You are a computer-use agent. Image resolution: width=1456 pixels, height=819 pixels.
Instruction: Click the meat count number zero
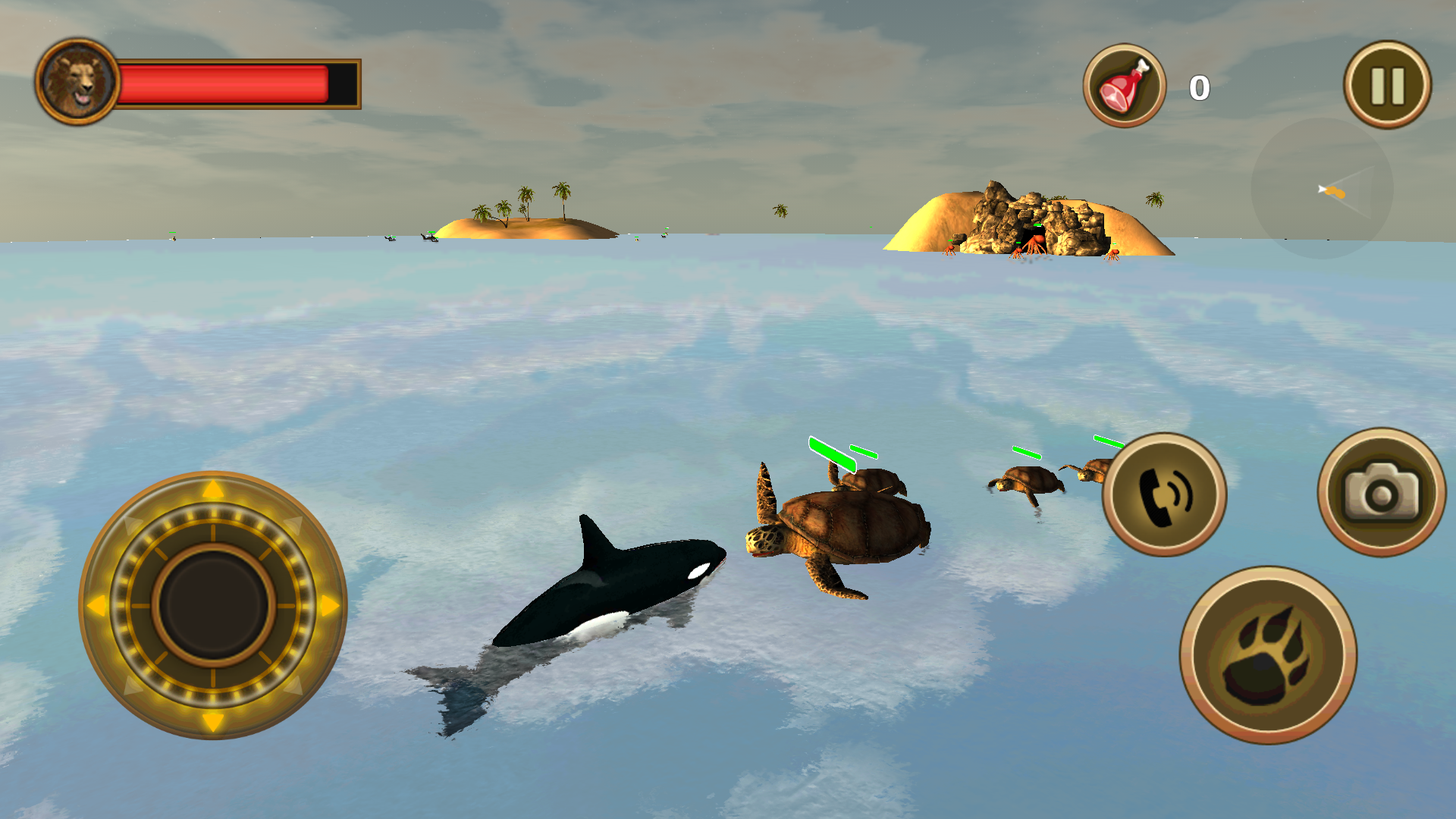(1200, 86)
